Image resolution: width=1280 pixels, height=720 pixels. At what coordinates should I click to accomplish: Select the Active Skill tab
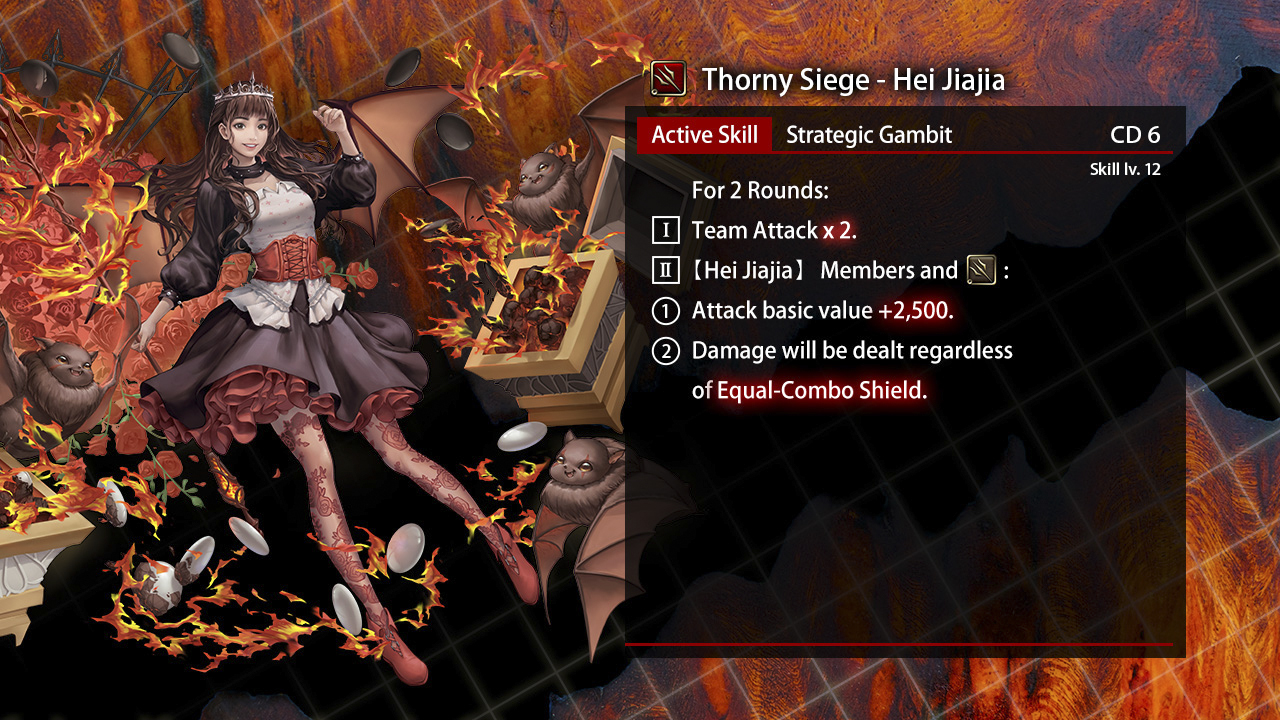point(704,135)
